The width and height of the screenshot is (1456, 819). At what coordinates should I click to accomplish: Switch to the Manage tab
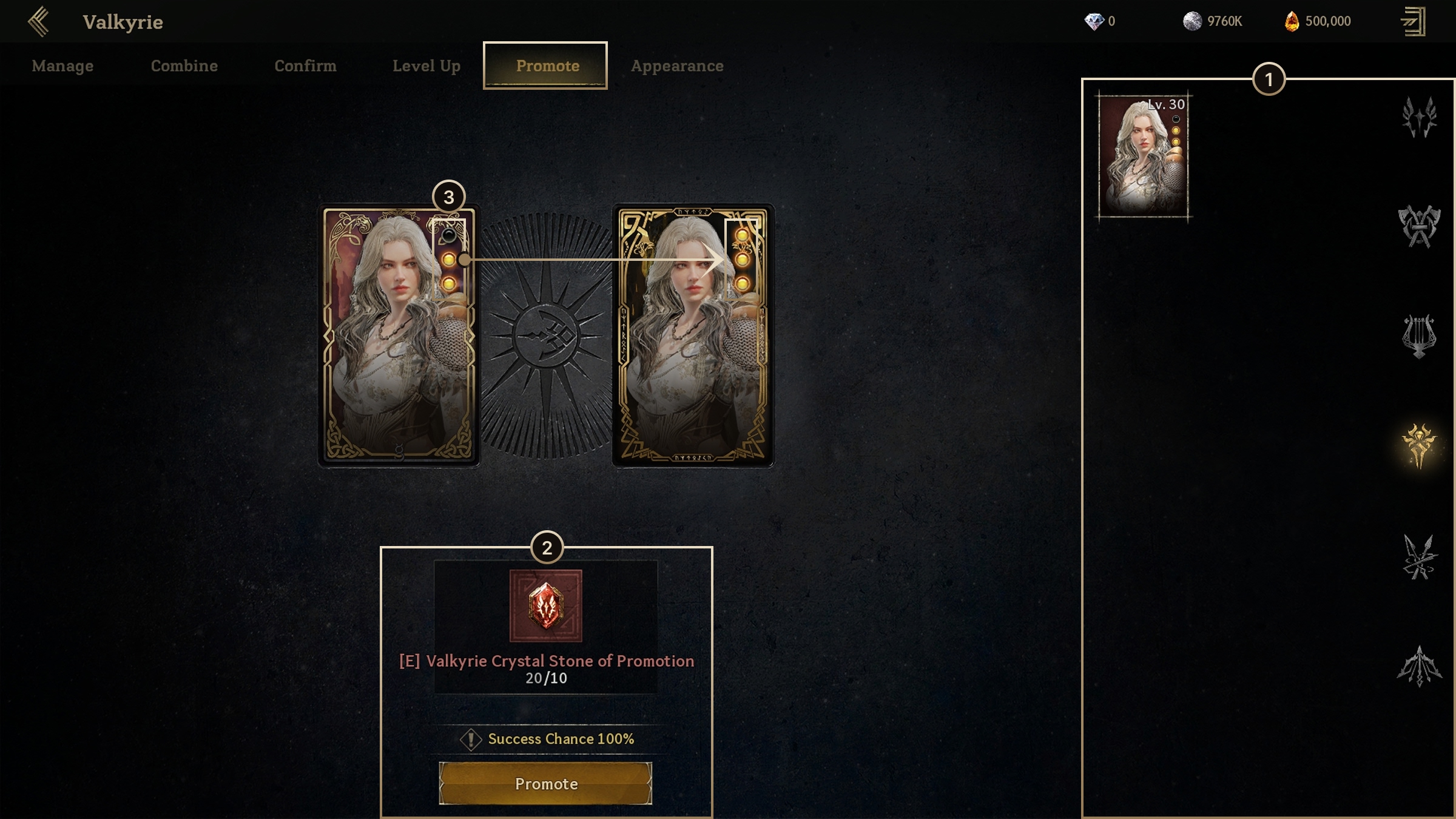62,66
